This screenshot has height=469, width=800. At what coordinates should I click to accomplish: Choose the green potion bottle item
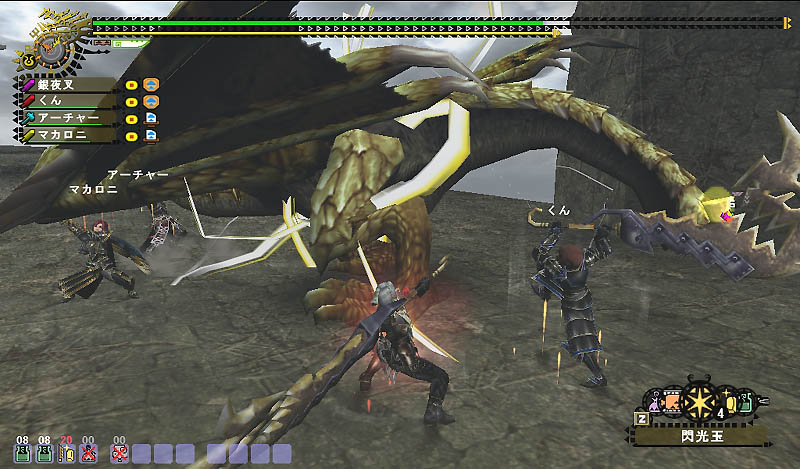748,402
